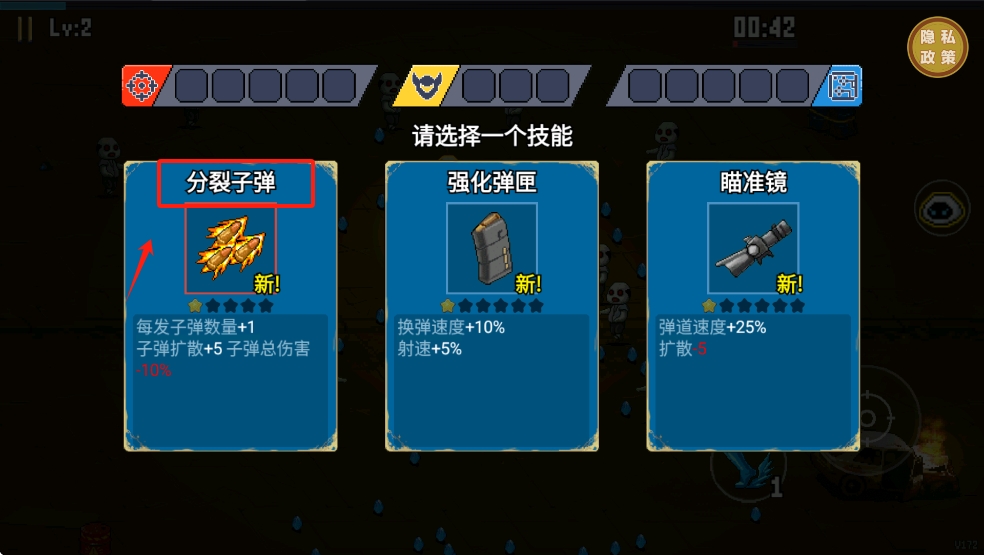This screenshot has width=984, height=555.
Task: Click the yellow horned mask category icon
Action: (426, 86)
